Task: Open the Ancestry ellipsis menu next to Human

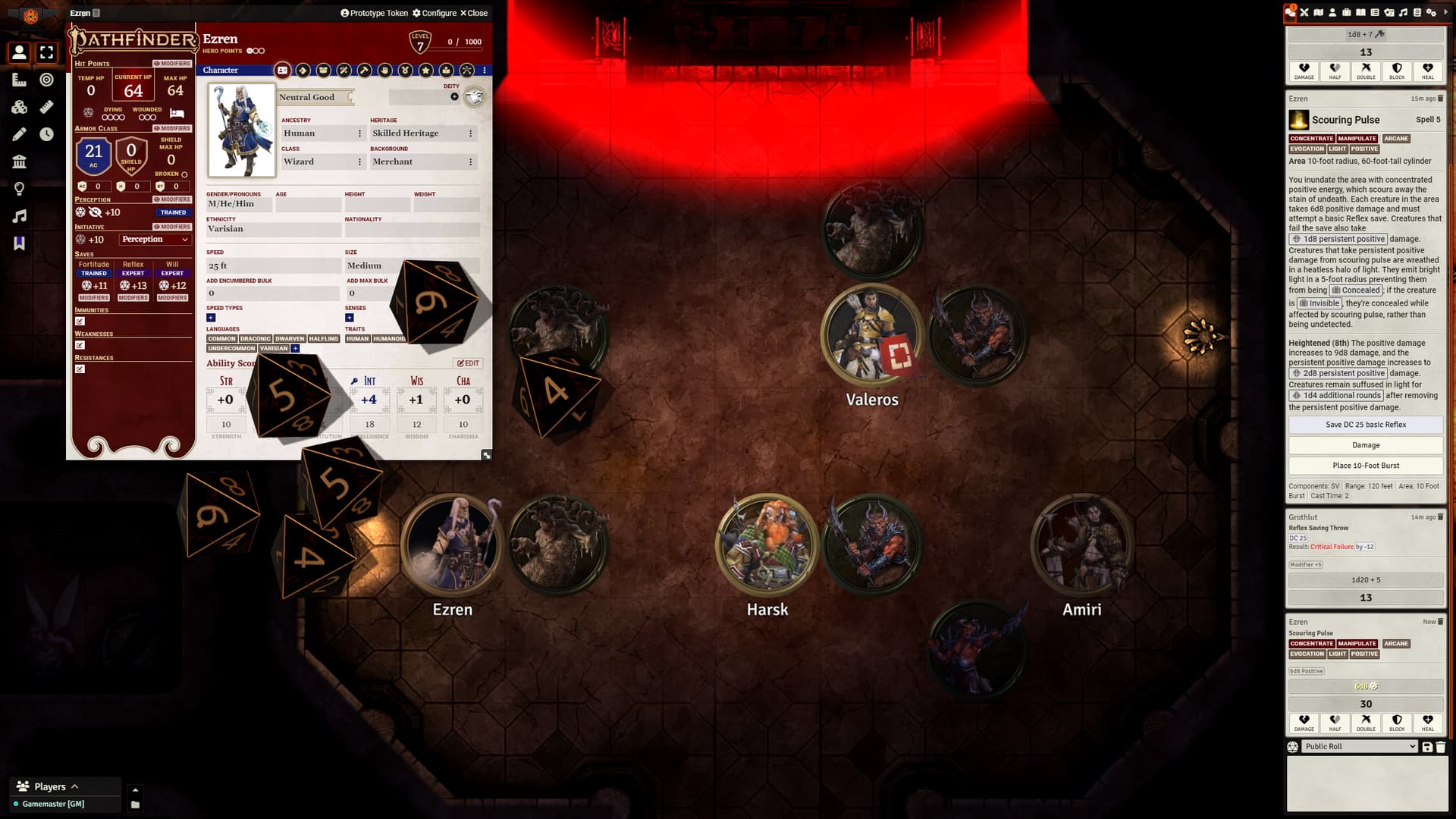Action: click(x=360, y=133)
